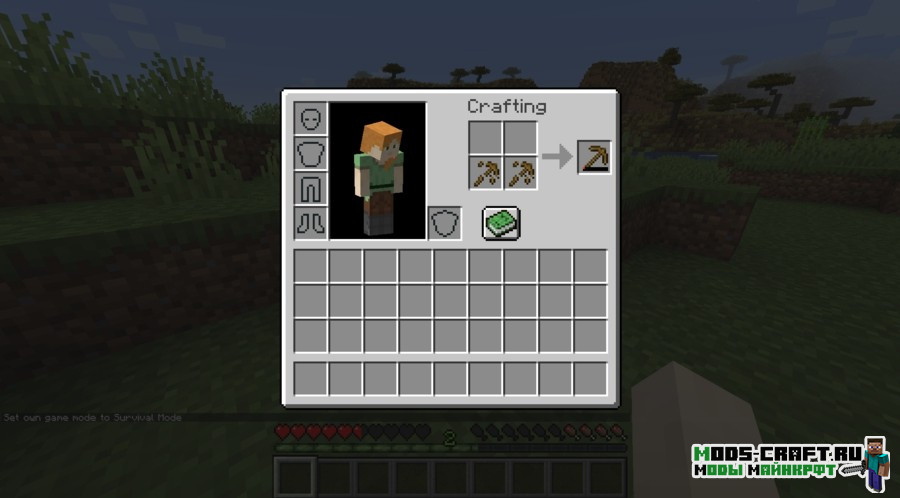Pick up the bottom-left pickaxe in crafting grid
Image resolution: width=900 pixels, height=498 pixels.
[486, 173]
